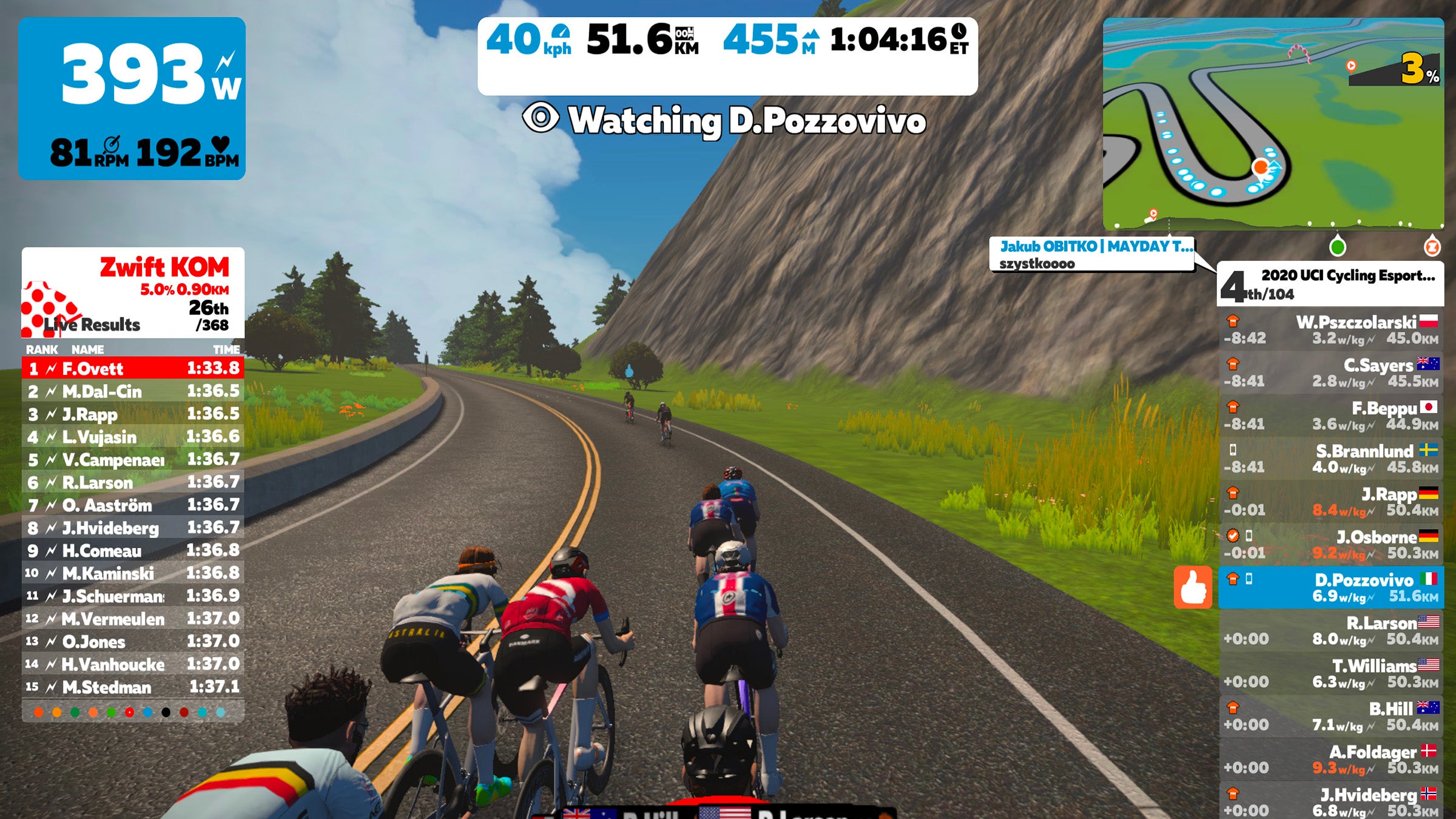This screenshot has height=819, width=1456.
Task: Click M.Stedman's KOM leaderboard row
Action: (133, 687)
